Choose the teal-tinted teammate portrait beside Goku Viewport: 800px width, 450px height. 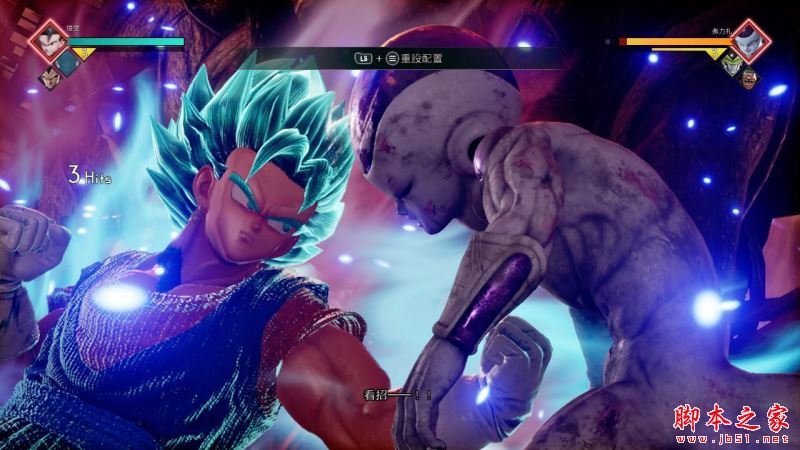coord(66,61)
